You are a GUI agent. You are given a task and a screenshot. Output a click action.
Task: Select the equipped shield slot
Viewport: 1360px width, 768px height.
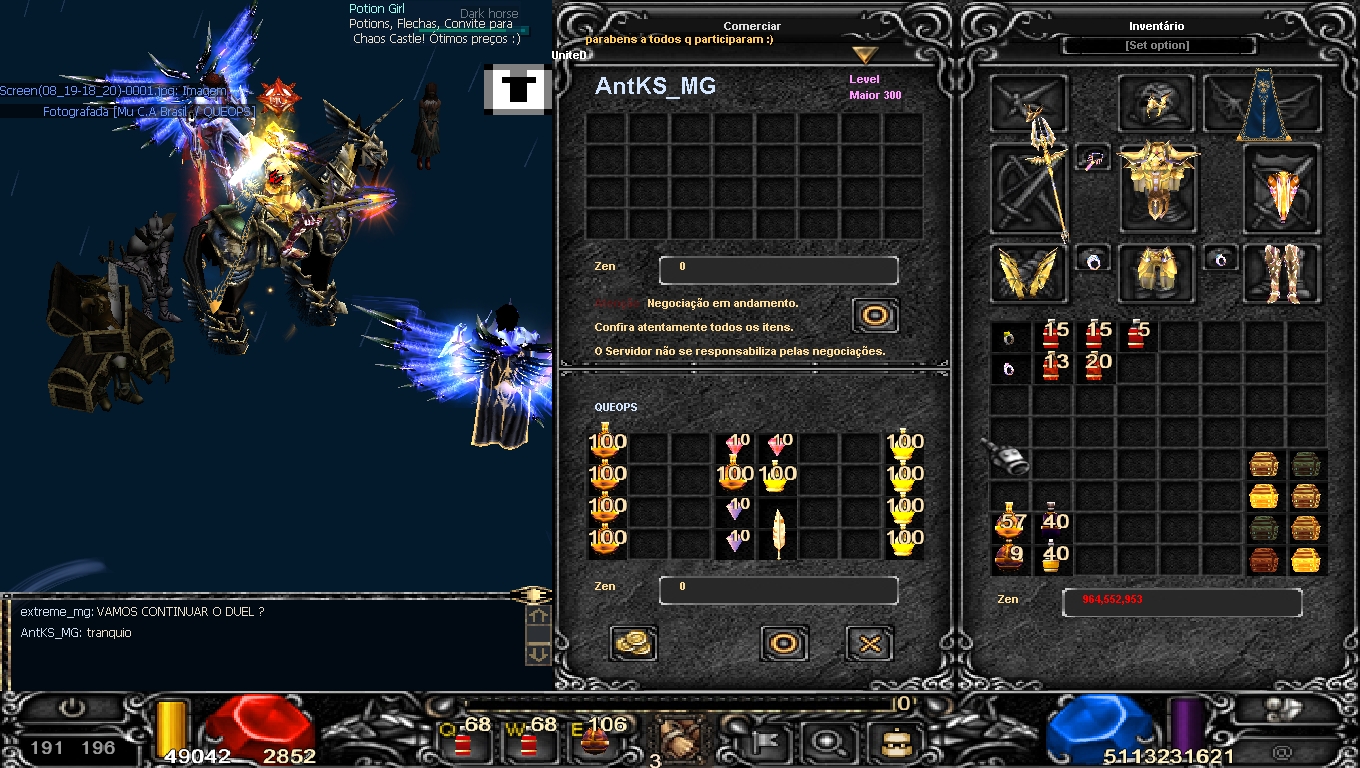click(1281, 190)
